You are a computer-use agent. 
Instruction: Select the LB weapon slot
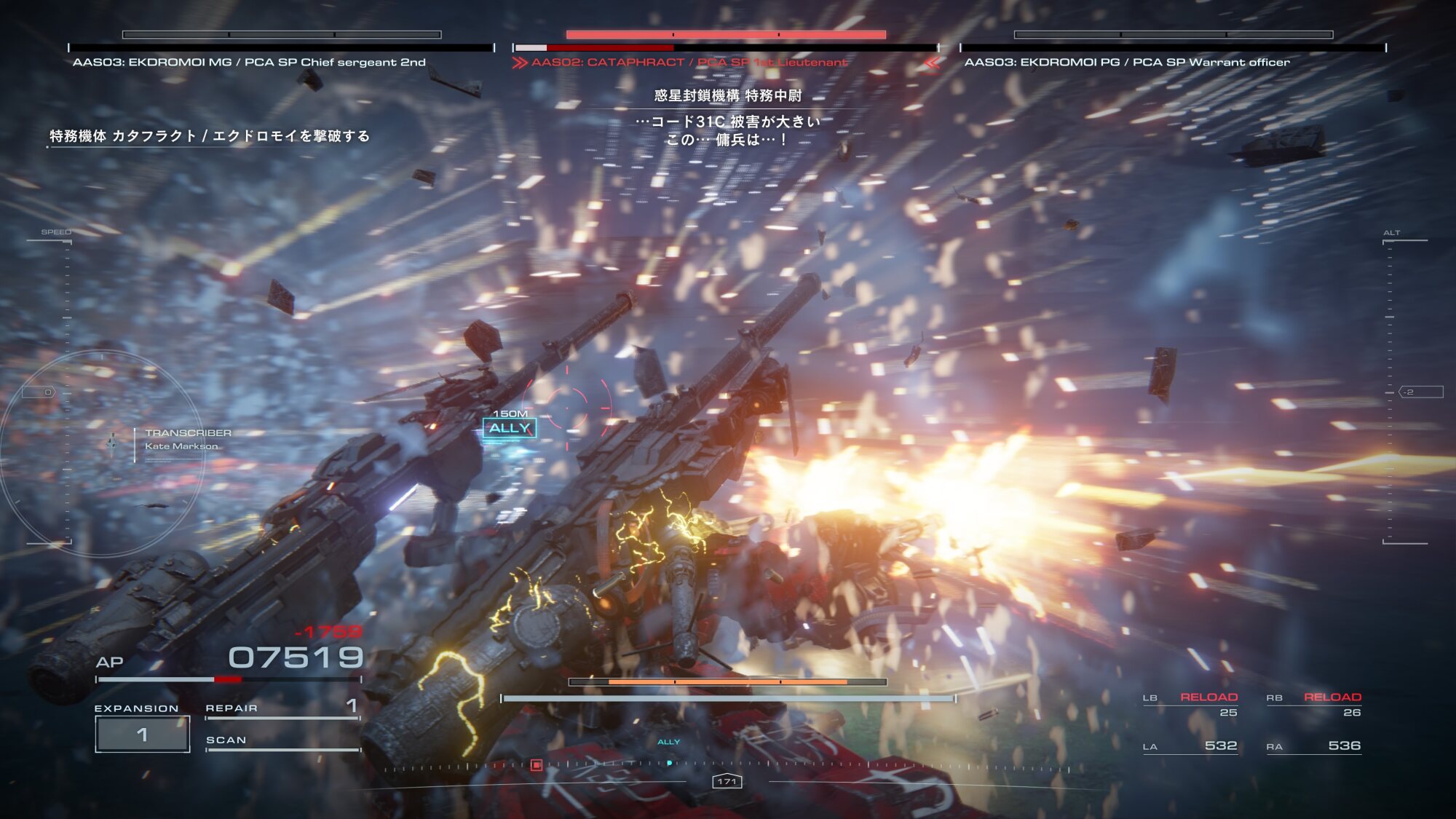click(1190, 704)
